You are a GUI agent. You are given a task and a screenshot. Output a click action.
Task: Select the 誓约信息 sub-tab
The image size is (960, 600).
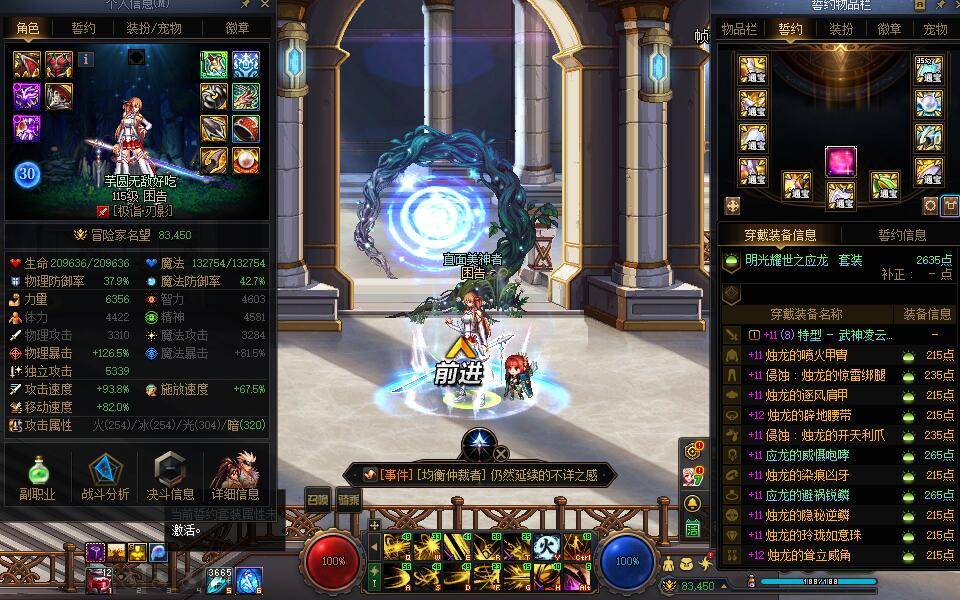click(x=902, y=236)
